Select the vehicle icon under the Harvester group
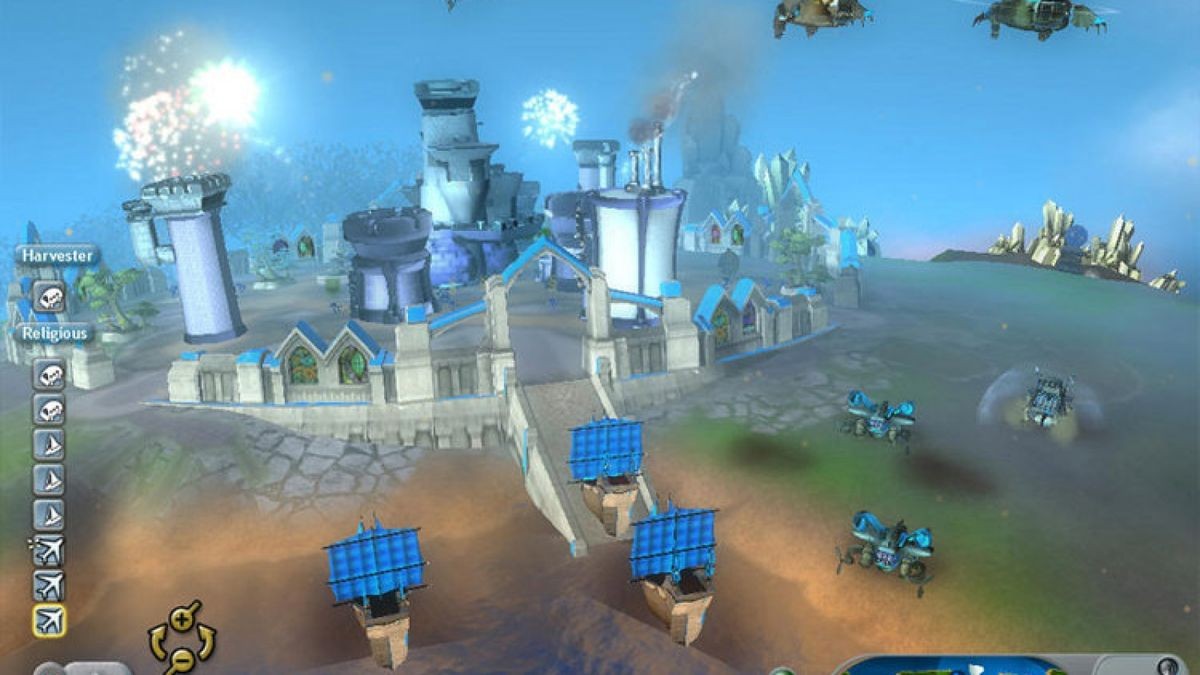 (x=49, y=296)
